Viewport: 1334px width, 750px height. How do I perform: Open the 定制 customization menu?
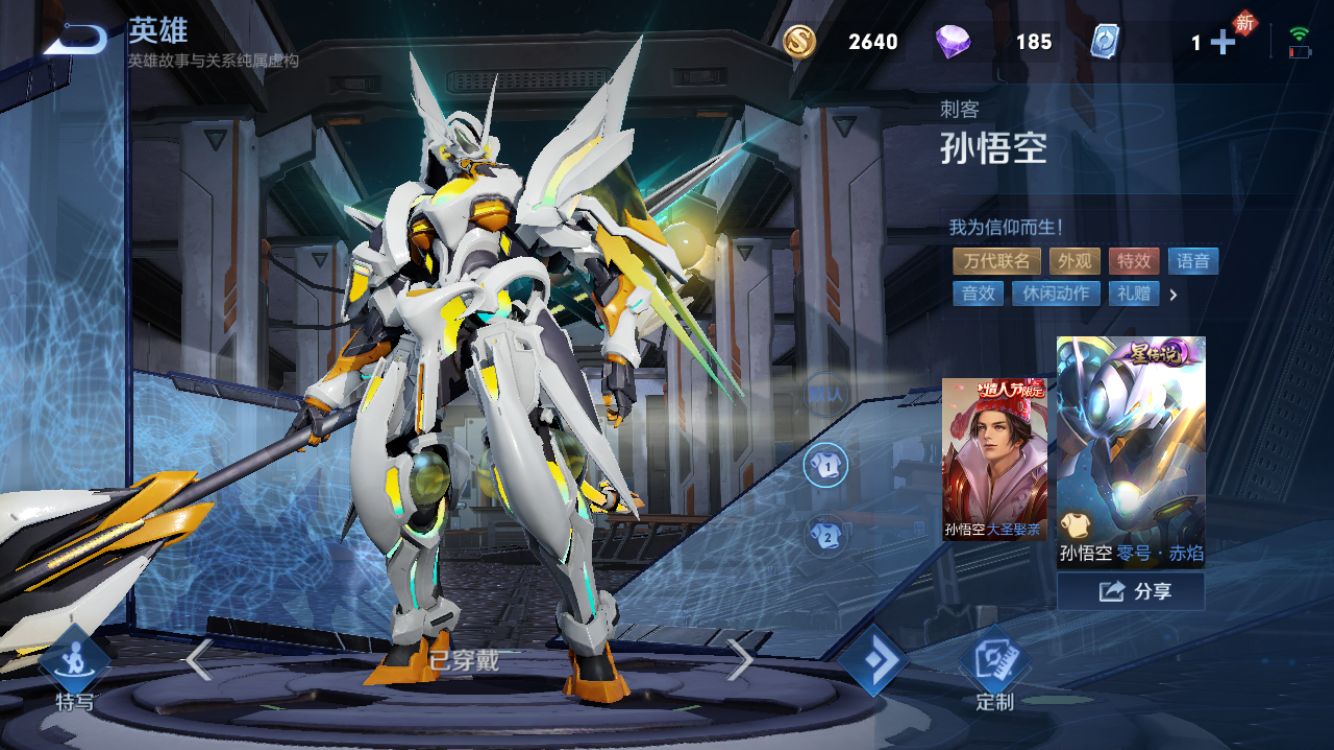(x=994, y=670)
